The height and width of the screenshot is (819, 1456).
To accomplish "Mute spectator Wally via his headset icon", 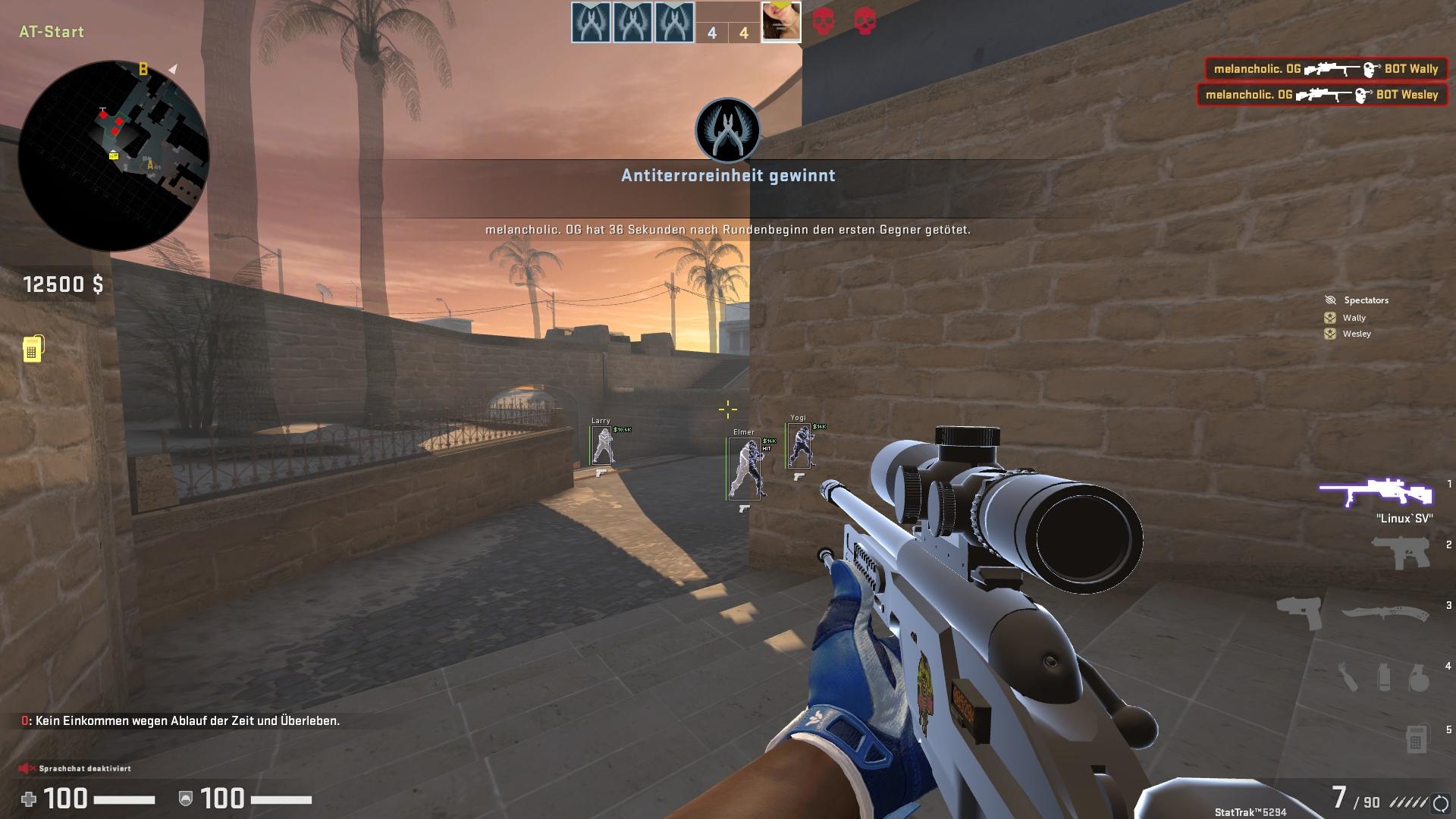I will pos(1329,317).
